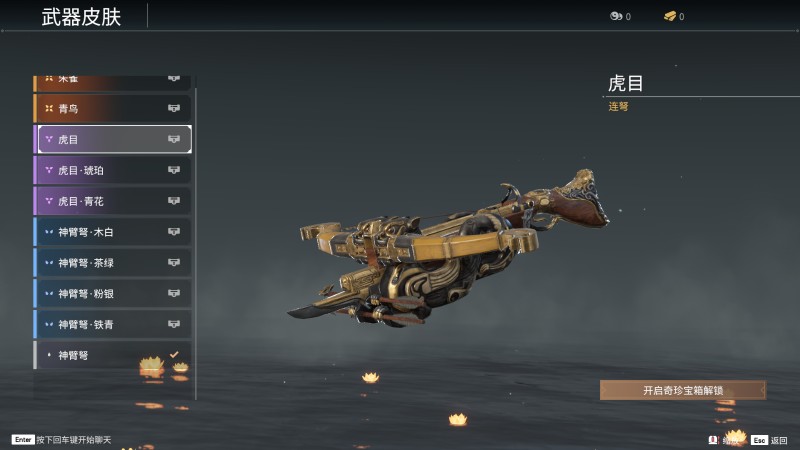The width and height of the screenshot is (800, 450).
Task: Select the 青鸟 weapon skin
Action: point(112,108)
